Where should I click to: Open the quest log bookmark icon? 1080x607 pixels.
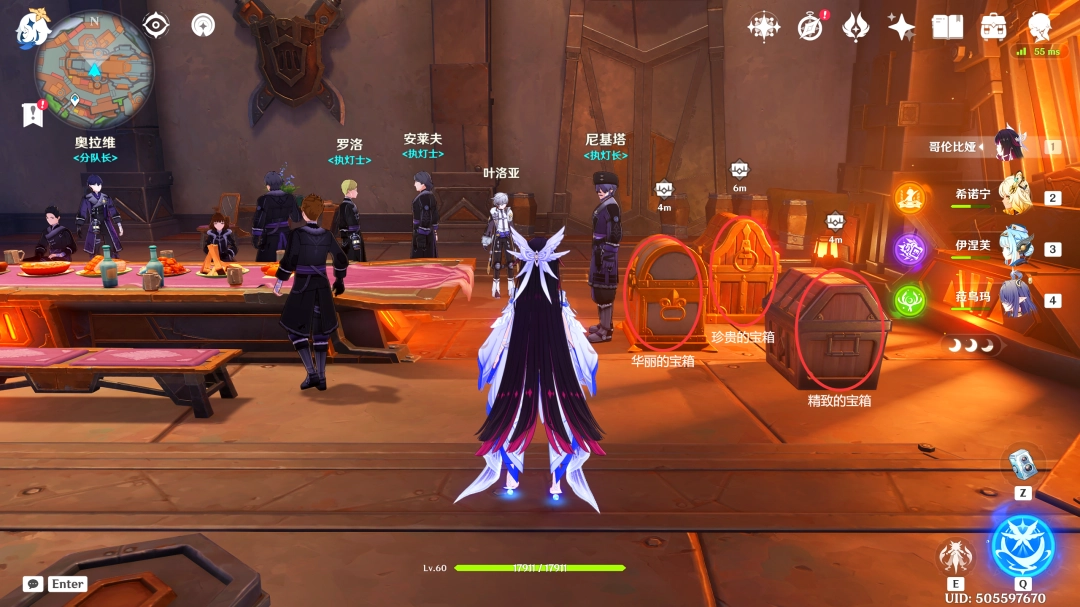click(x=33, y=114)
